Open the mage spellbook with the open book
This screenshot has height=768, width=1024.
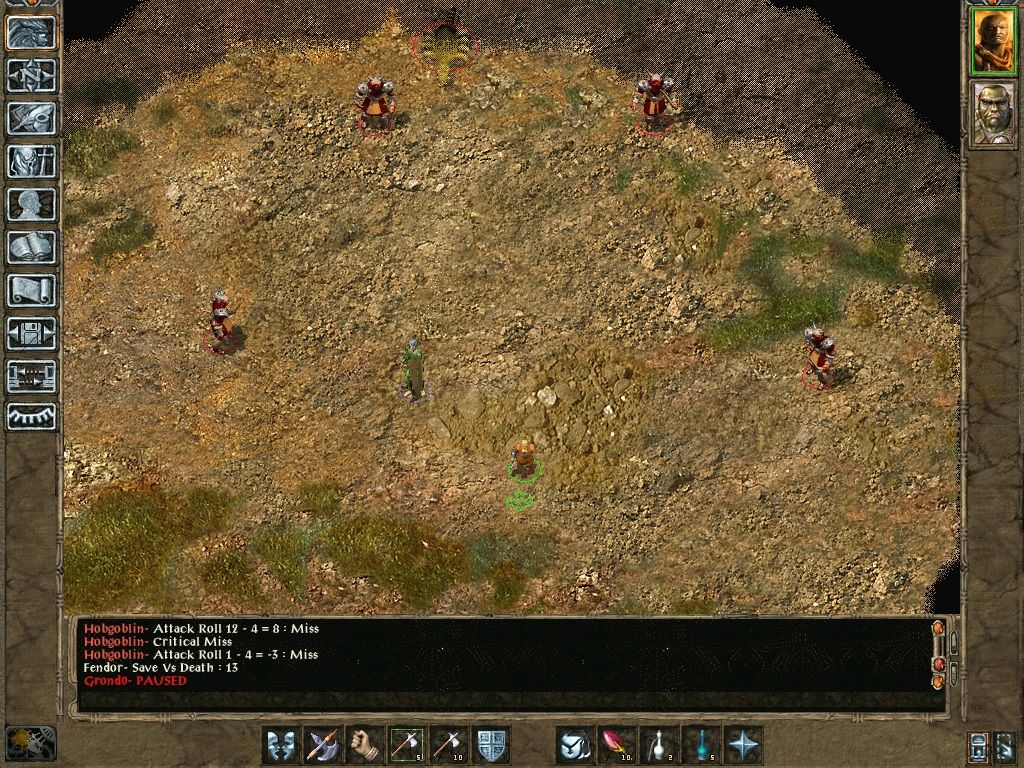(x=32, y=247)
